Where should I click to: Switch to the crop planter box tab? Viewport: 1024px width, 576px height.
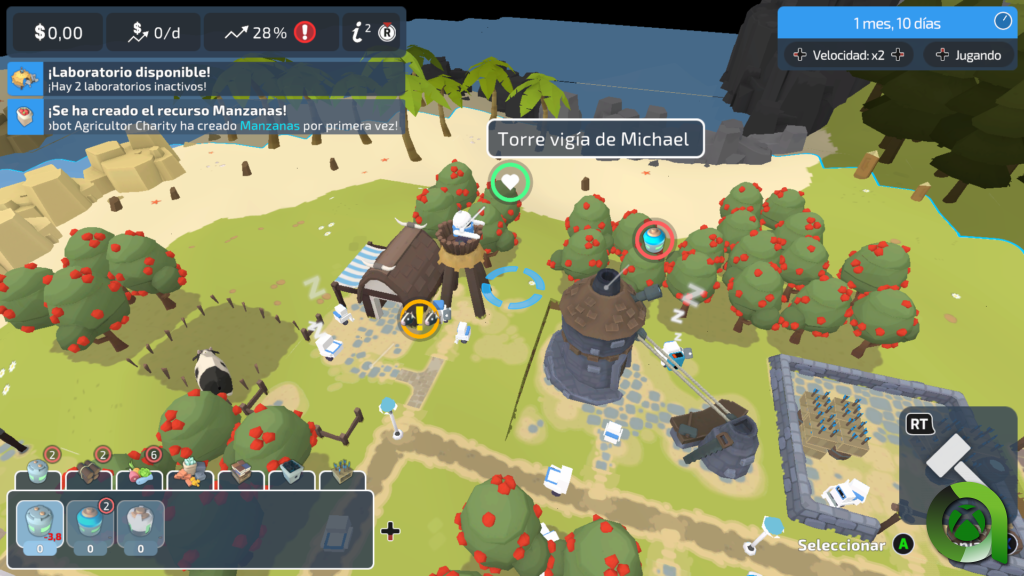pos(343,472)
